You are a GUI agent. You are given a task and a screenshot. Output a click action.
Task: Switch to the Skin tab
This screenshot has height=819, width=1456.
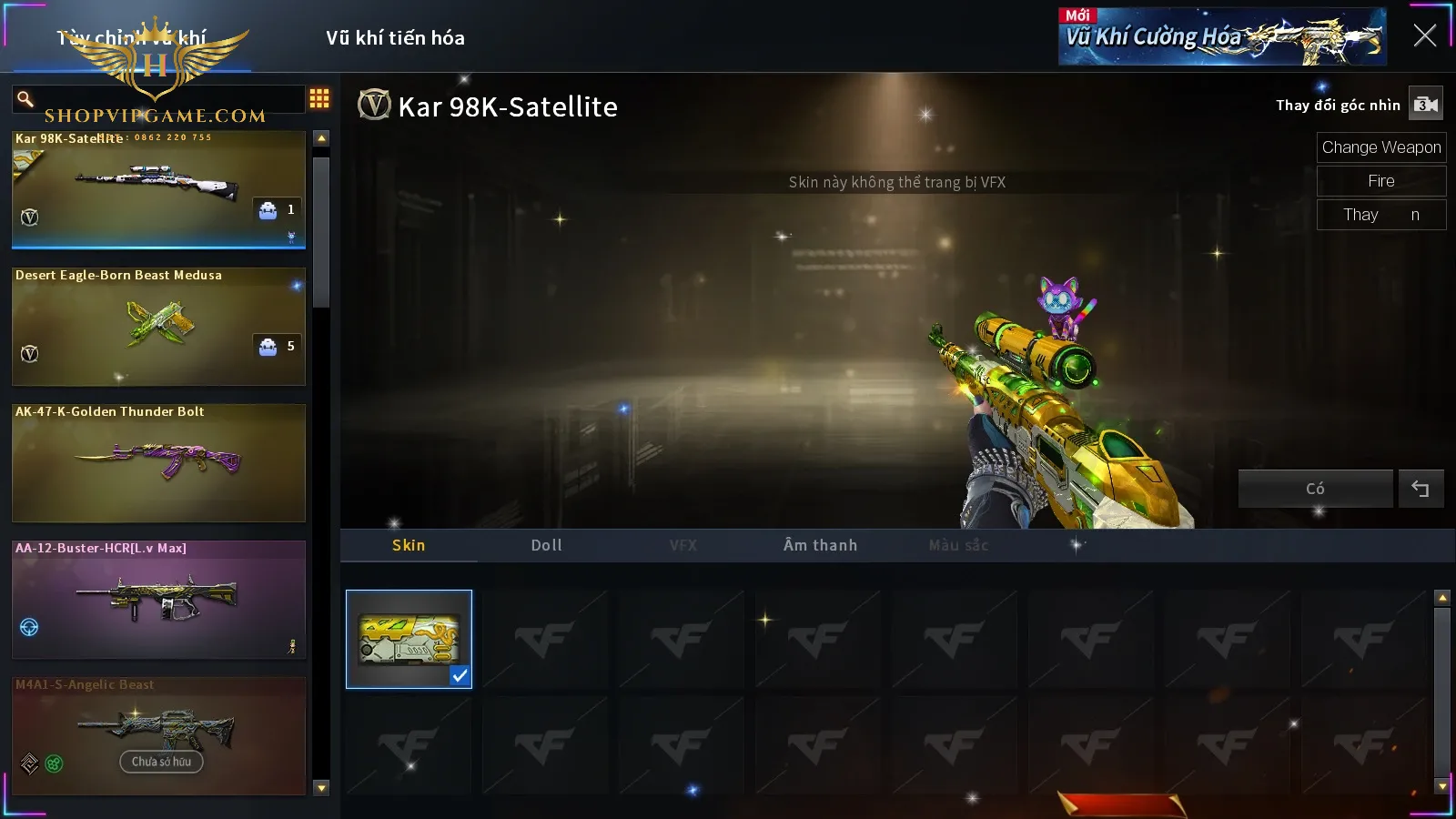(409, 545)
